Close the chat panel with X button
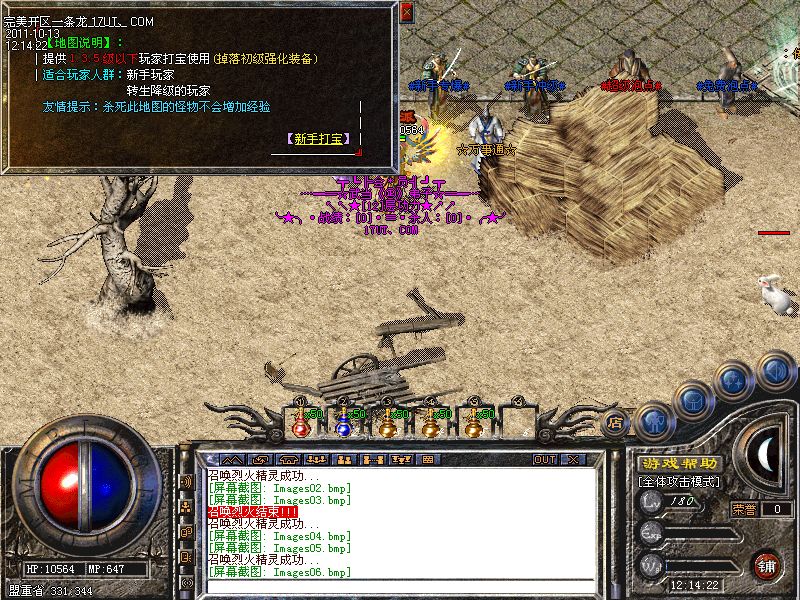The width and height of the screenshot is (800, 600). 573,459
